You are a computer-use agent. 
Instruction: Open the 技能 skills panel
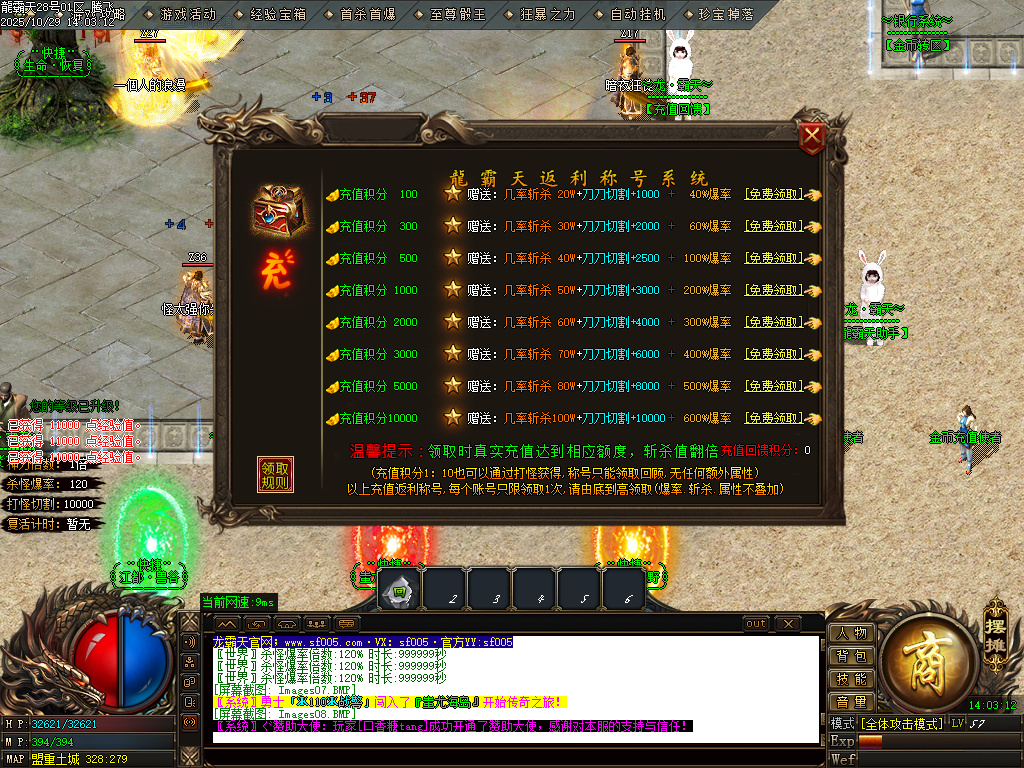(x=851, y=679)
